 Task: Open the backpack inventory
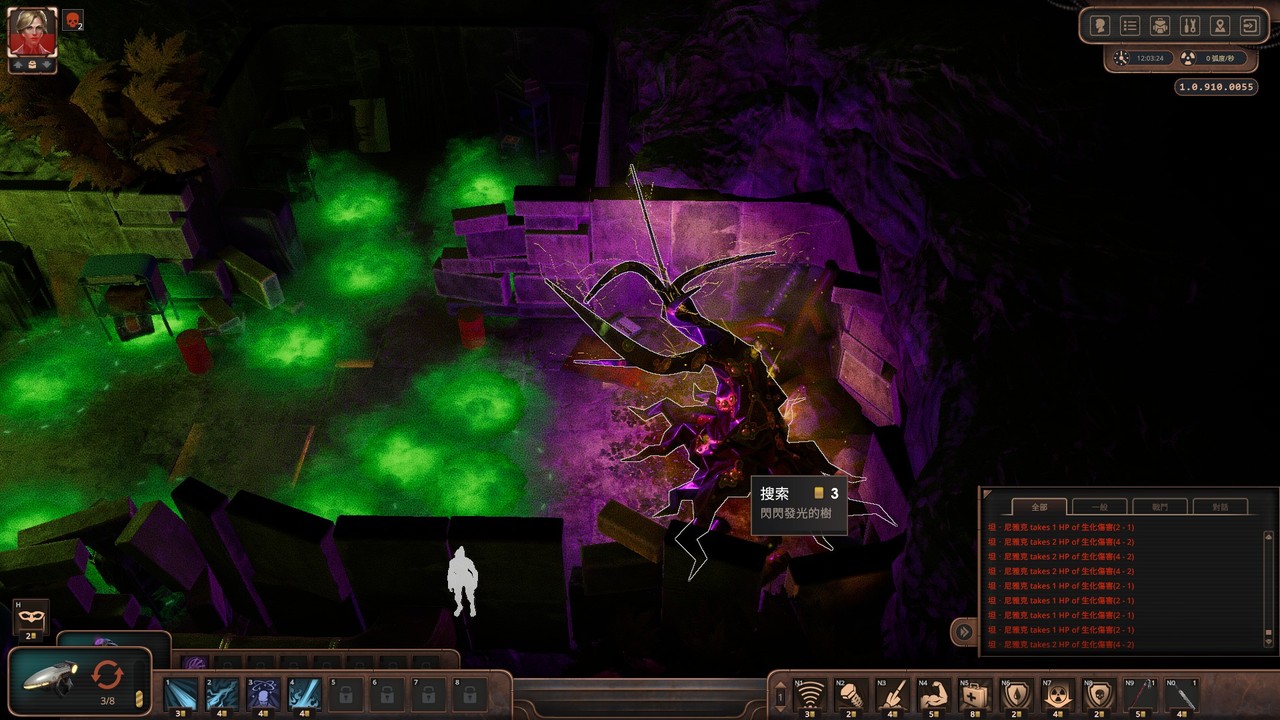[1160, 26]
